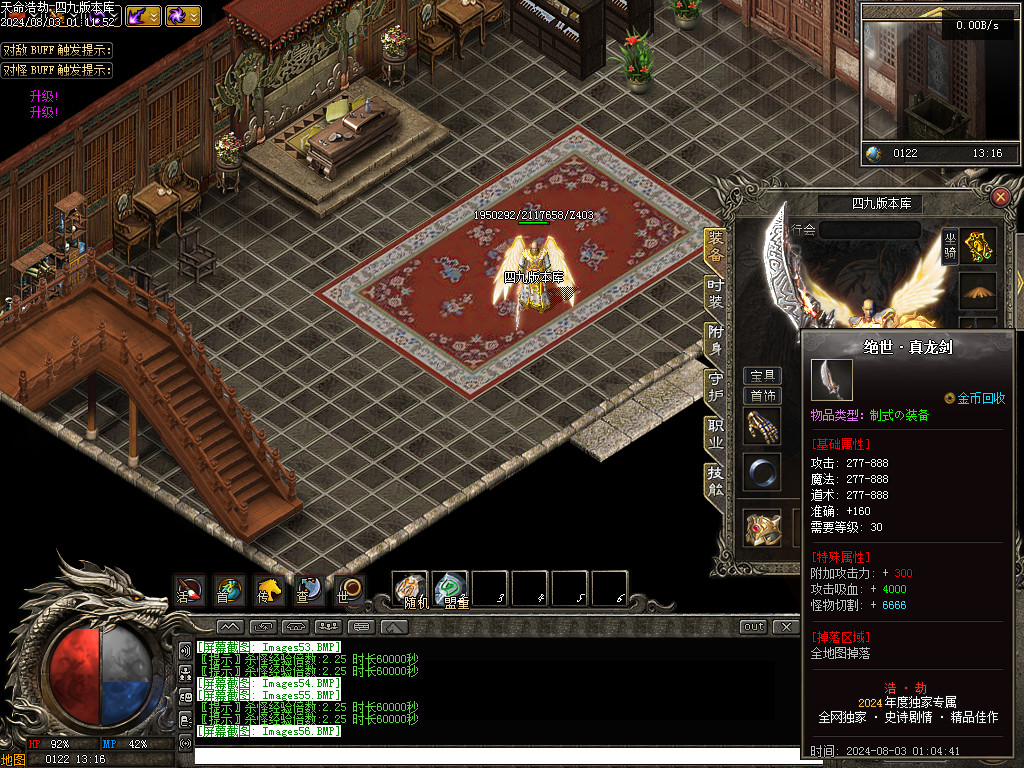The image size is (1024, 768).
Task: Click the 宝具 button
Action: tap(763, 376)
